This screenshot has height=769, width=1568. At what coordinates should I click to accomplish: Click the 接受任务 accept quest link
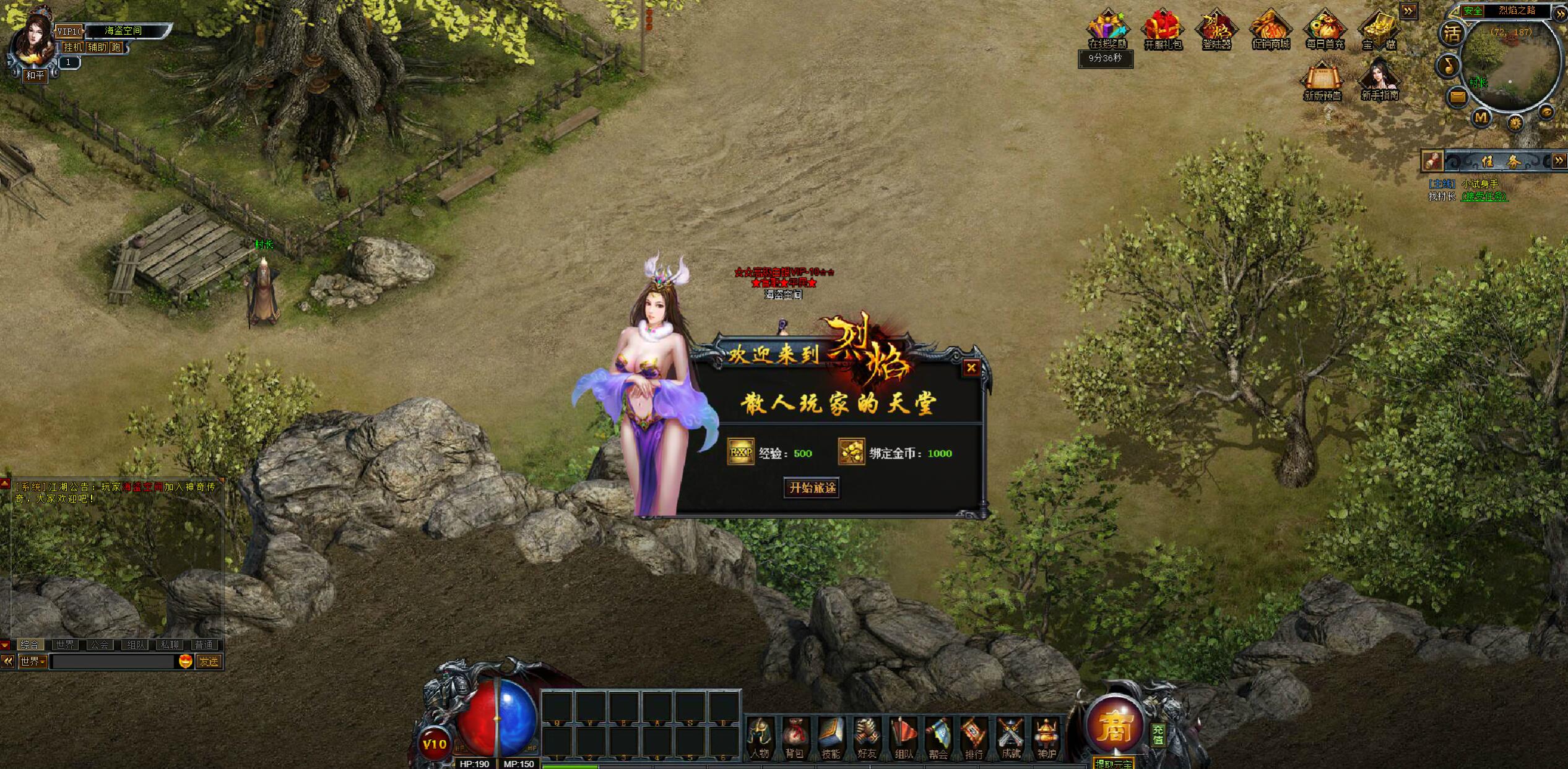pyautogui.click(x=1484, y=197)
